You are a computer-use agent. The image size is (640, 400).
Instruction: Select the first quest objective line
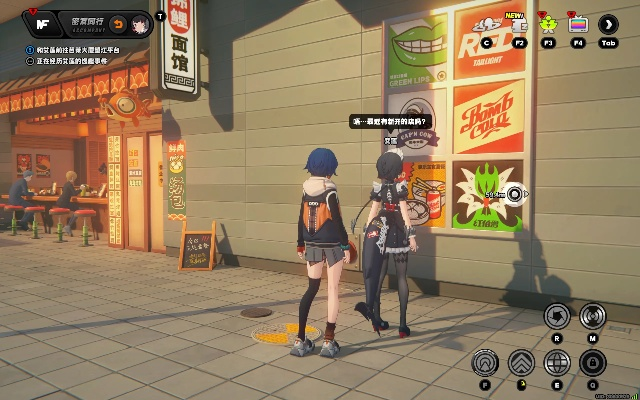click(x=80, y=49)
